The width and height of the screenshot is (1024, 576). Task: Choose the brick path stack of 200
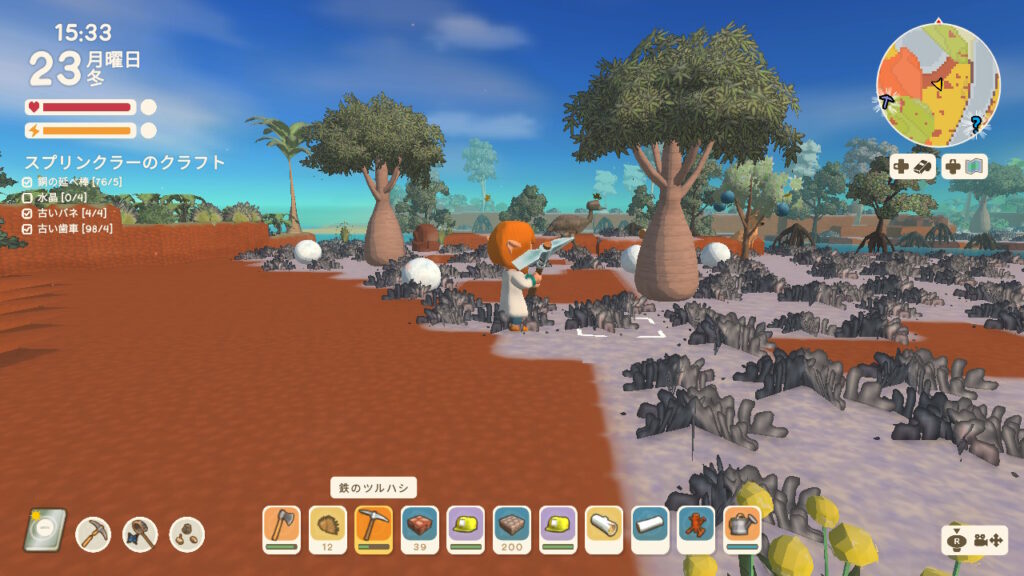pos(511,528)
